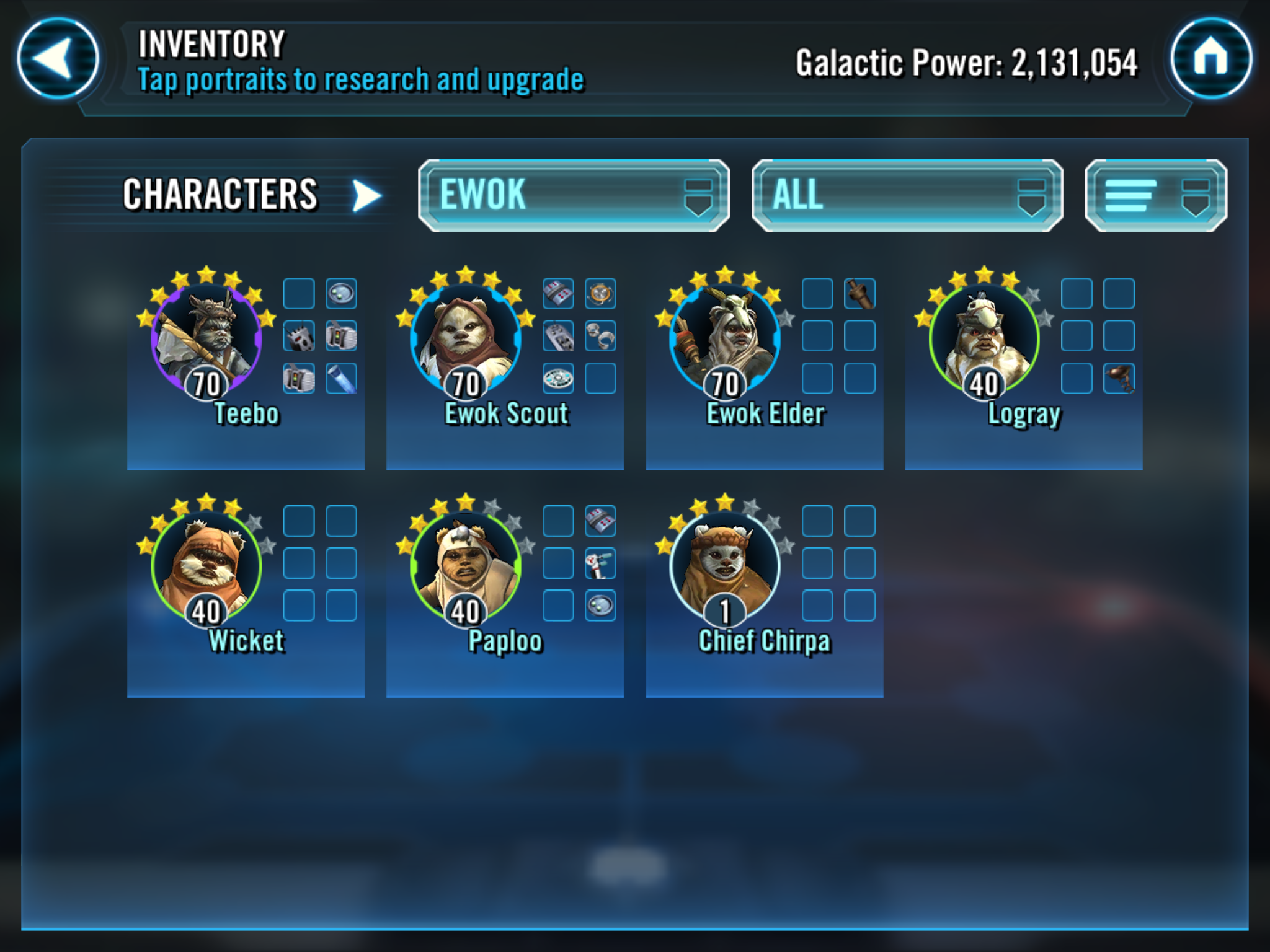
Task: Open the sort order dropdown
Action: click(1155, 195)
